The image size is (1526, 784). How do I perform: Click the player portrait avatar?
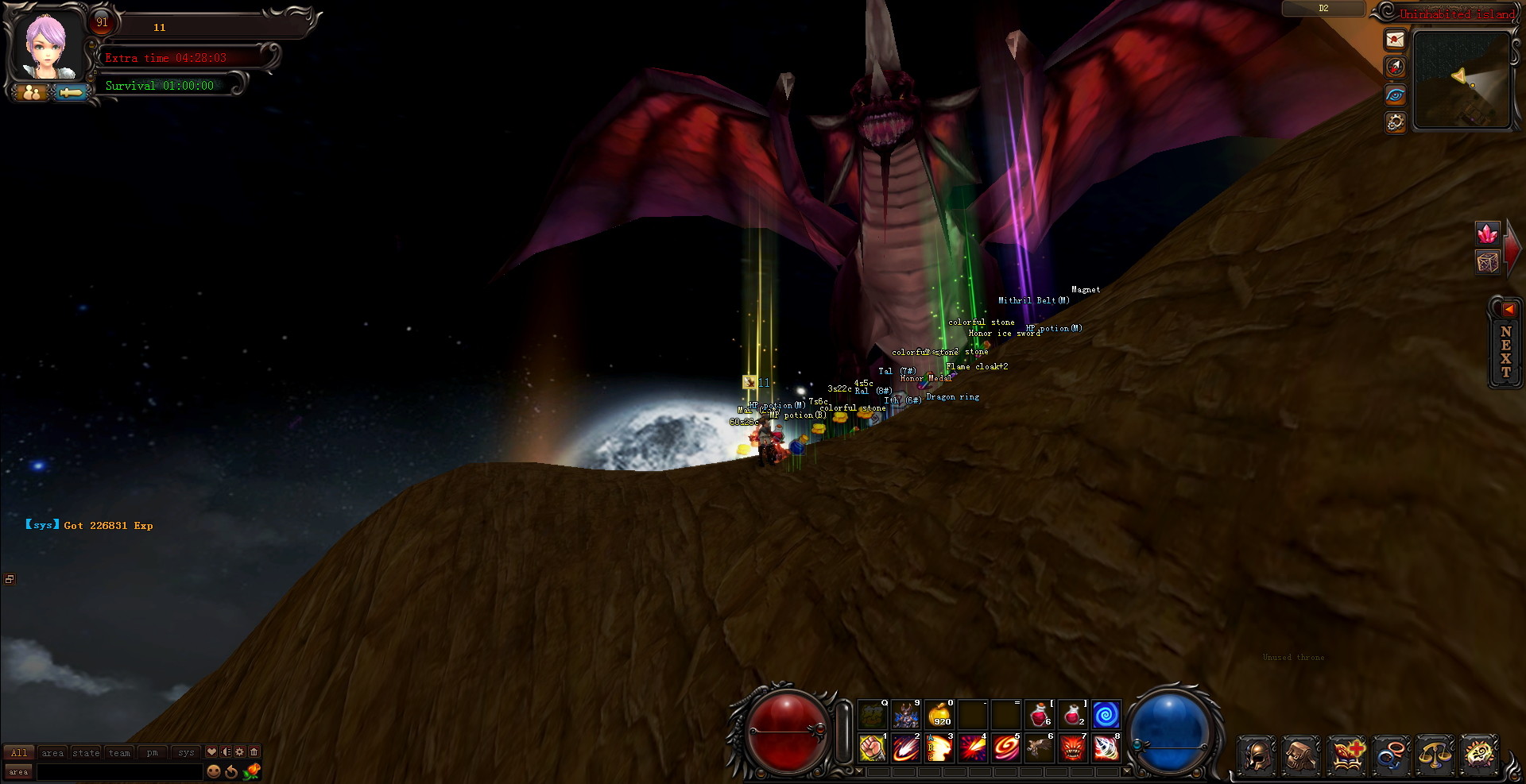tap(46, 46)
